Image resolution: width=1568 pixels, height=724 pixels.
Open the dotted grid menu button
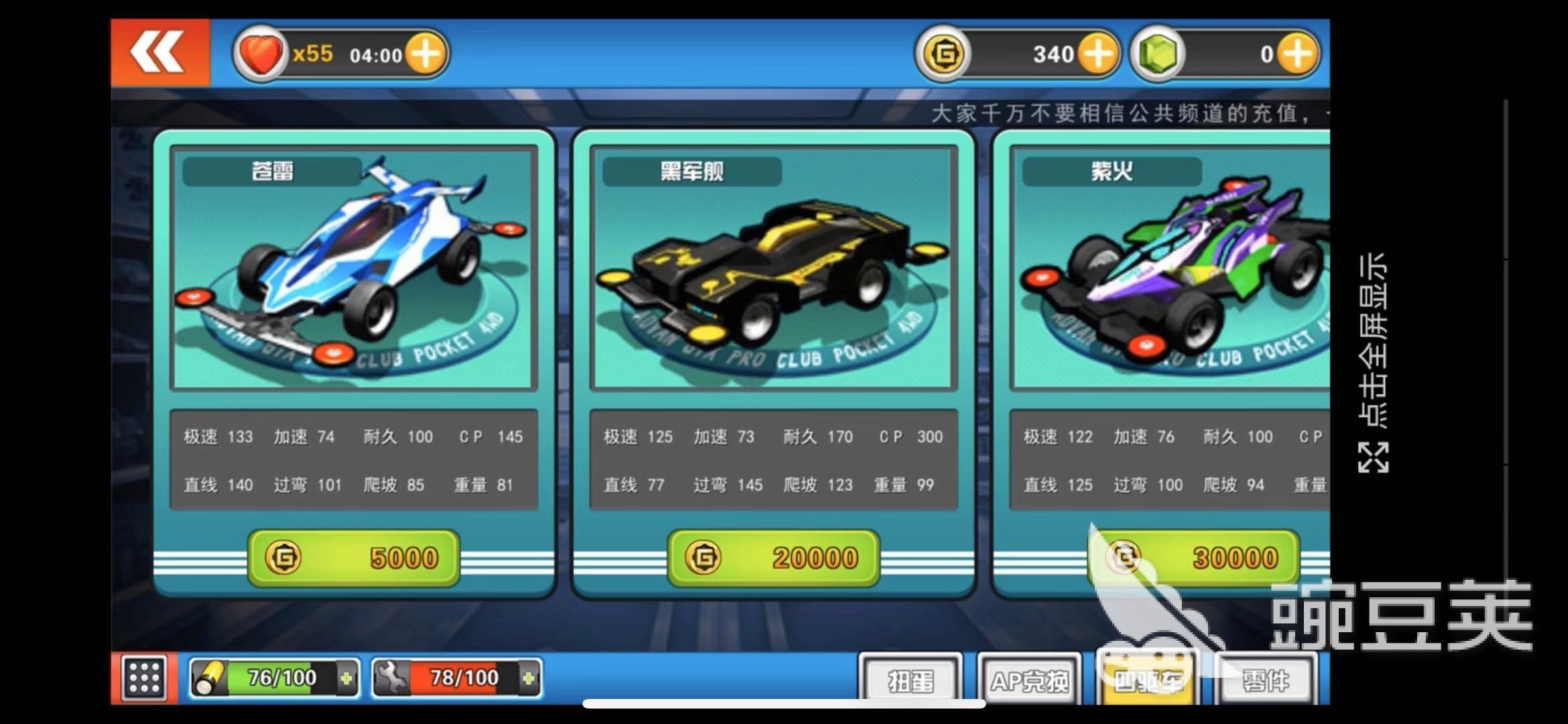tap(143, 678)
